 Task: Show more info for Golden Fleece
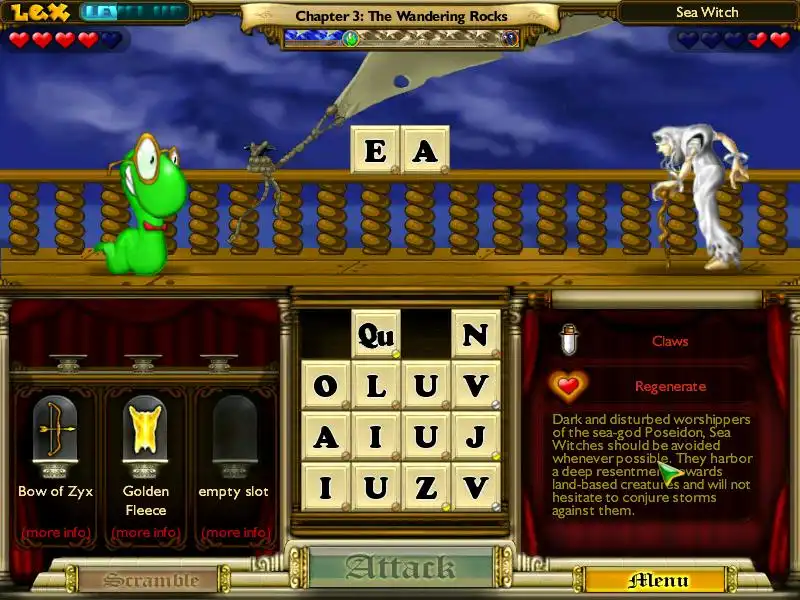[x=145, y=532]
